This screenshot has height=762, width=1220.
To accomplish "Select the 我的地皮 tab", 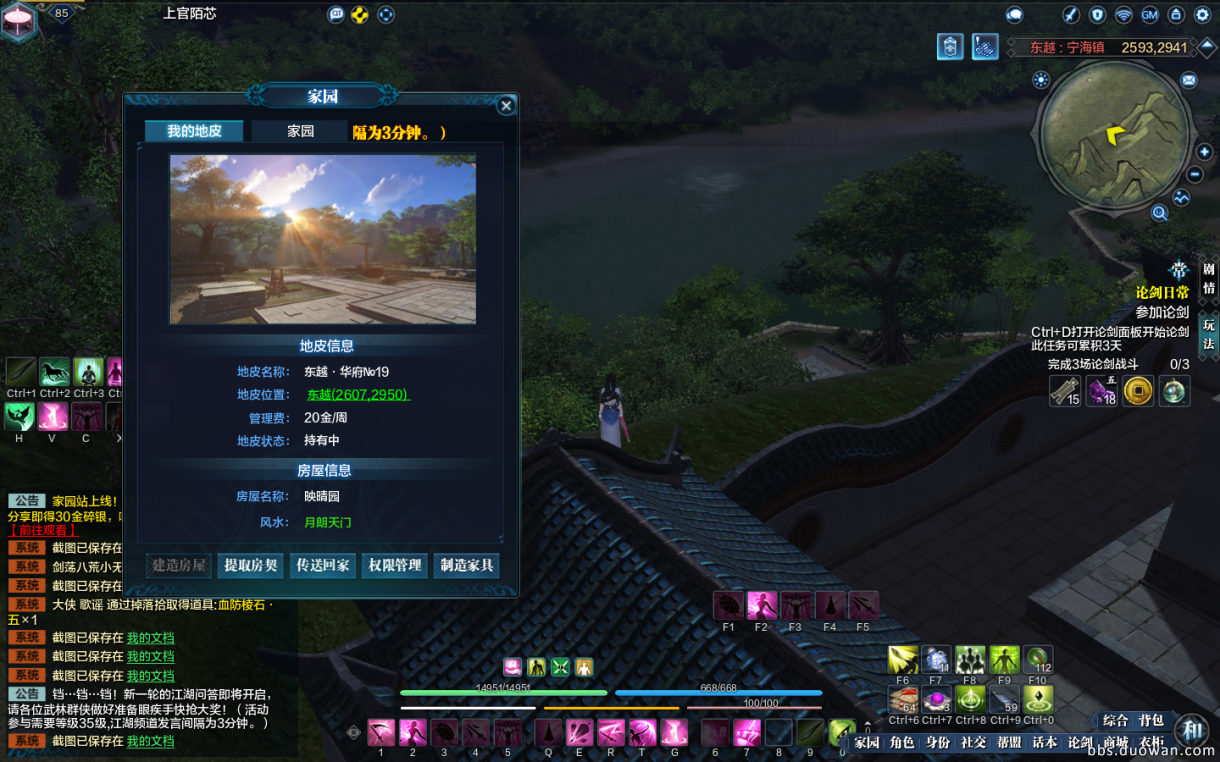I will (194, 131).
